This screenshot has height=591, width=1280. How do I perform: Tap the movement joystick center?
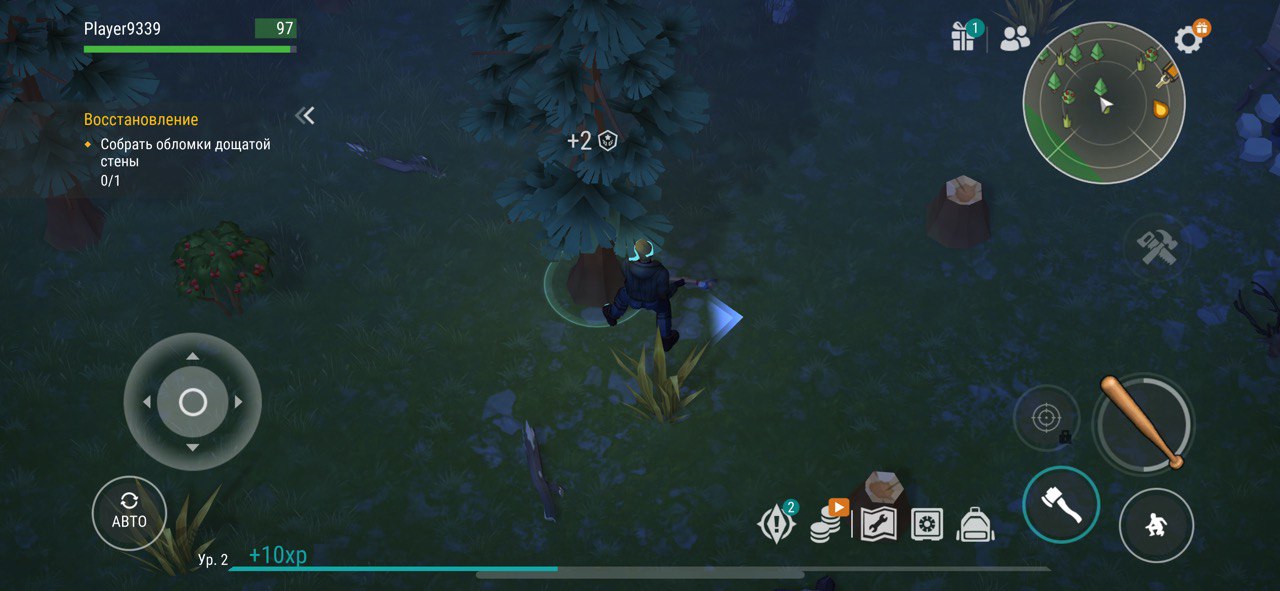(192, 402)
